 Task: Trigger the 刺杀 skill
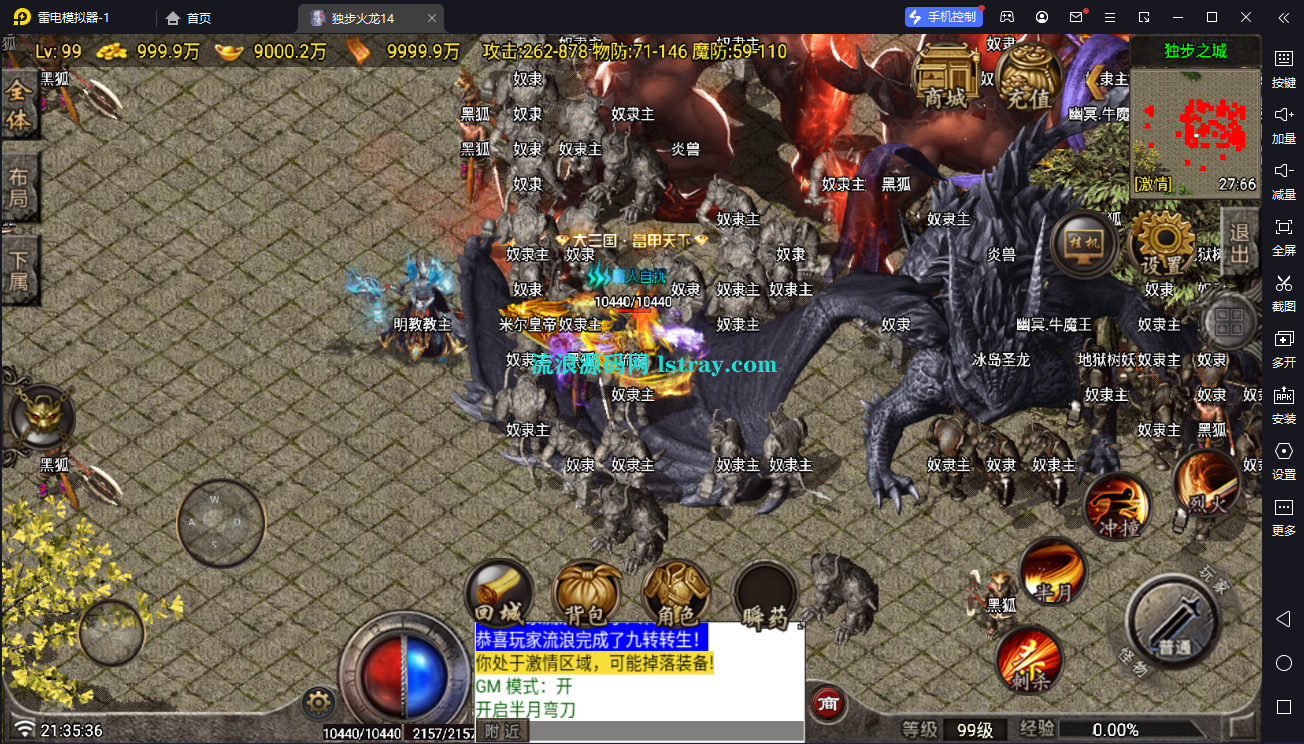pyautogui.click(x=1029, y=659)
